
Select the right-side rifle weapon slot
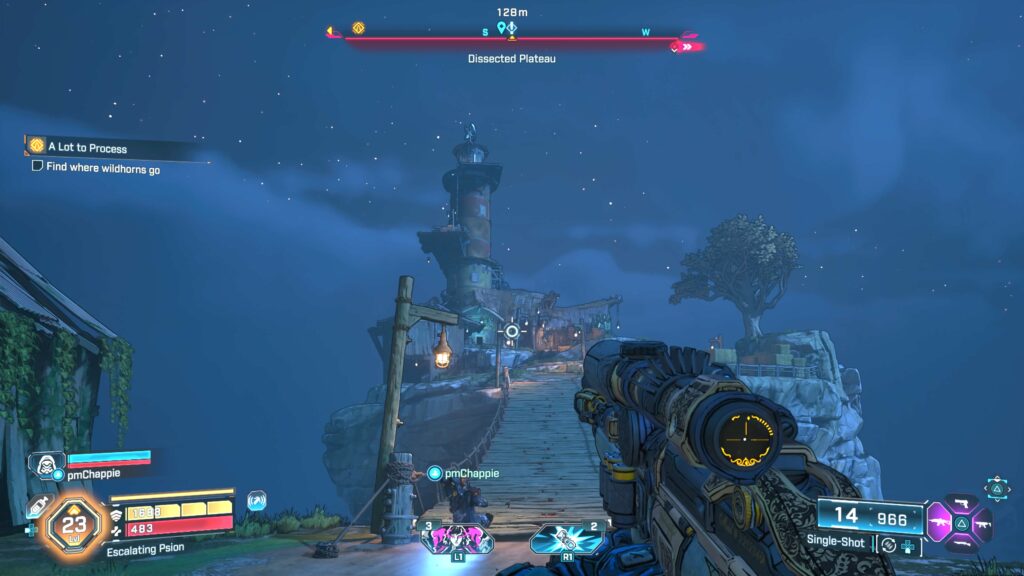pyautogui.click(x=982, y=523)
